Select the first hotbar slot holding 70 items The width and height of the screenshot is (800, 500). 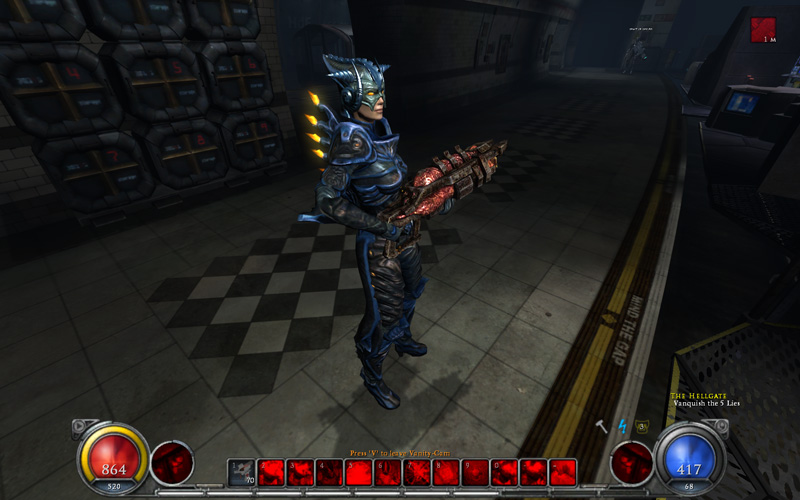[x=241, y=472]
